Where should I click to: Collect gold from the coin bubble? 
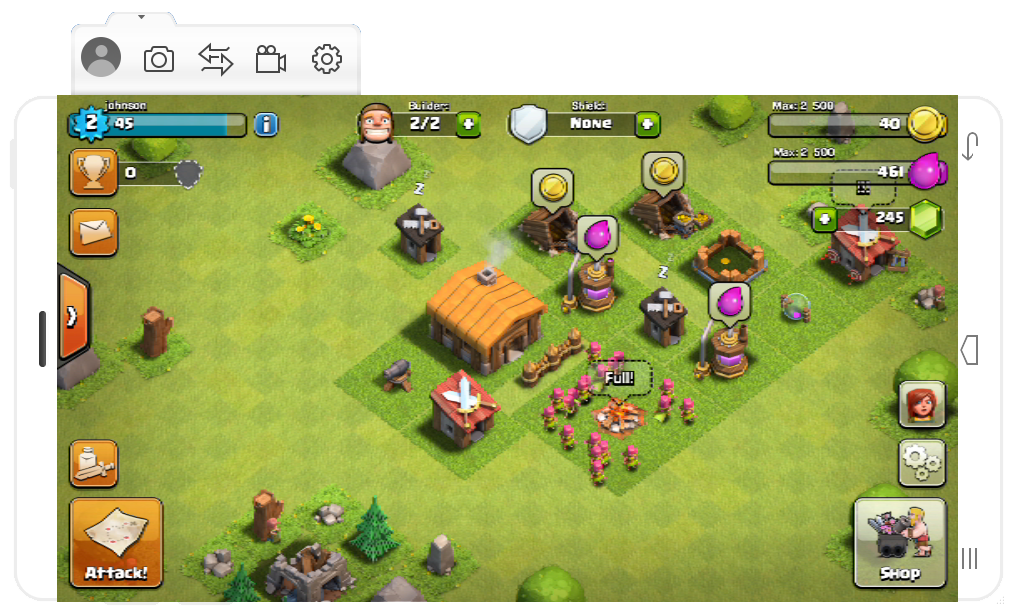(551, 186)
